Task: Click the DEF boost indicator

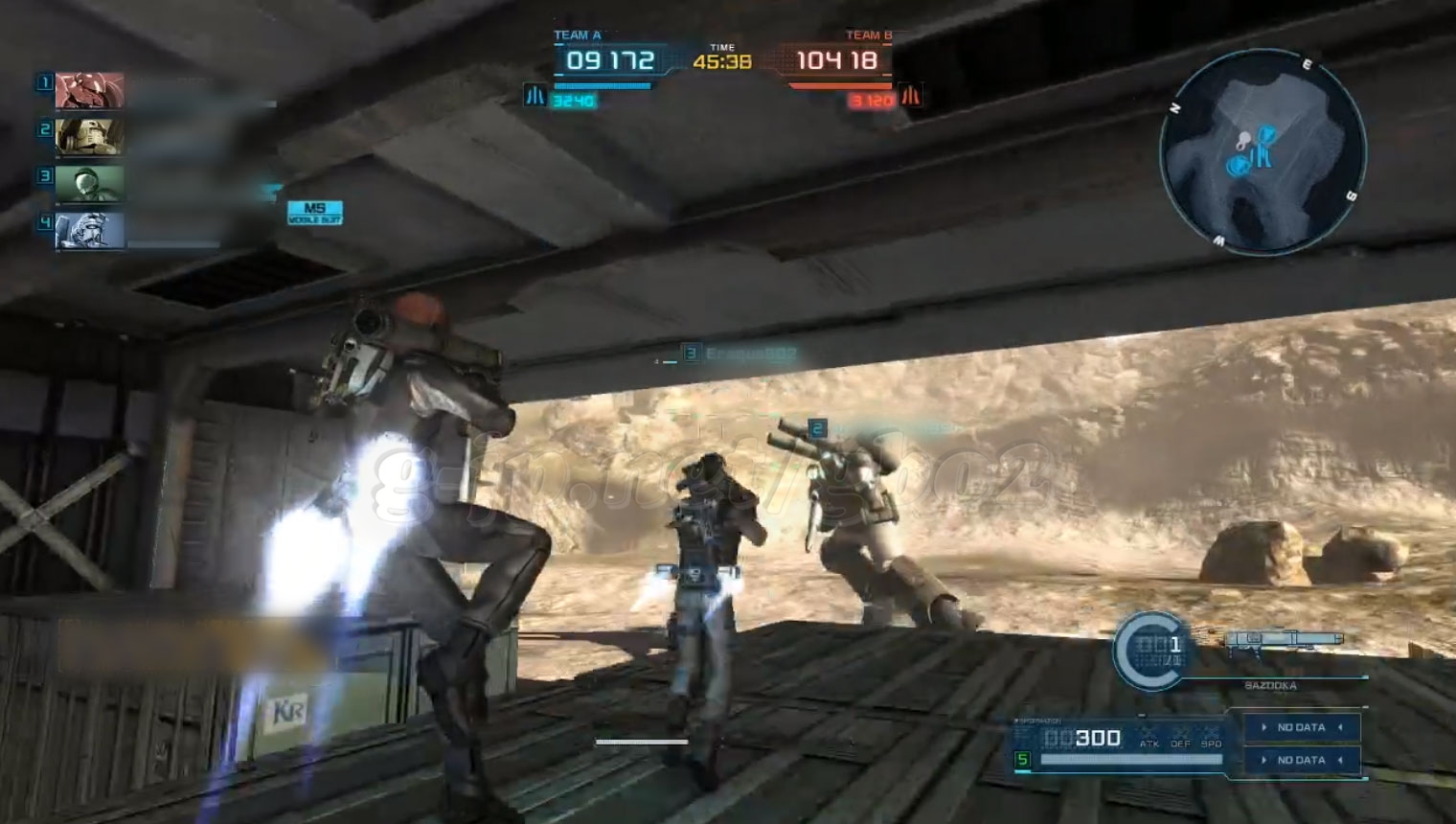Action: tap(1180, 737)
